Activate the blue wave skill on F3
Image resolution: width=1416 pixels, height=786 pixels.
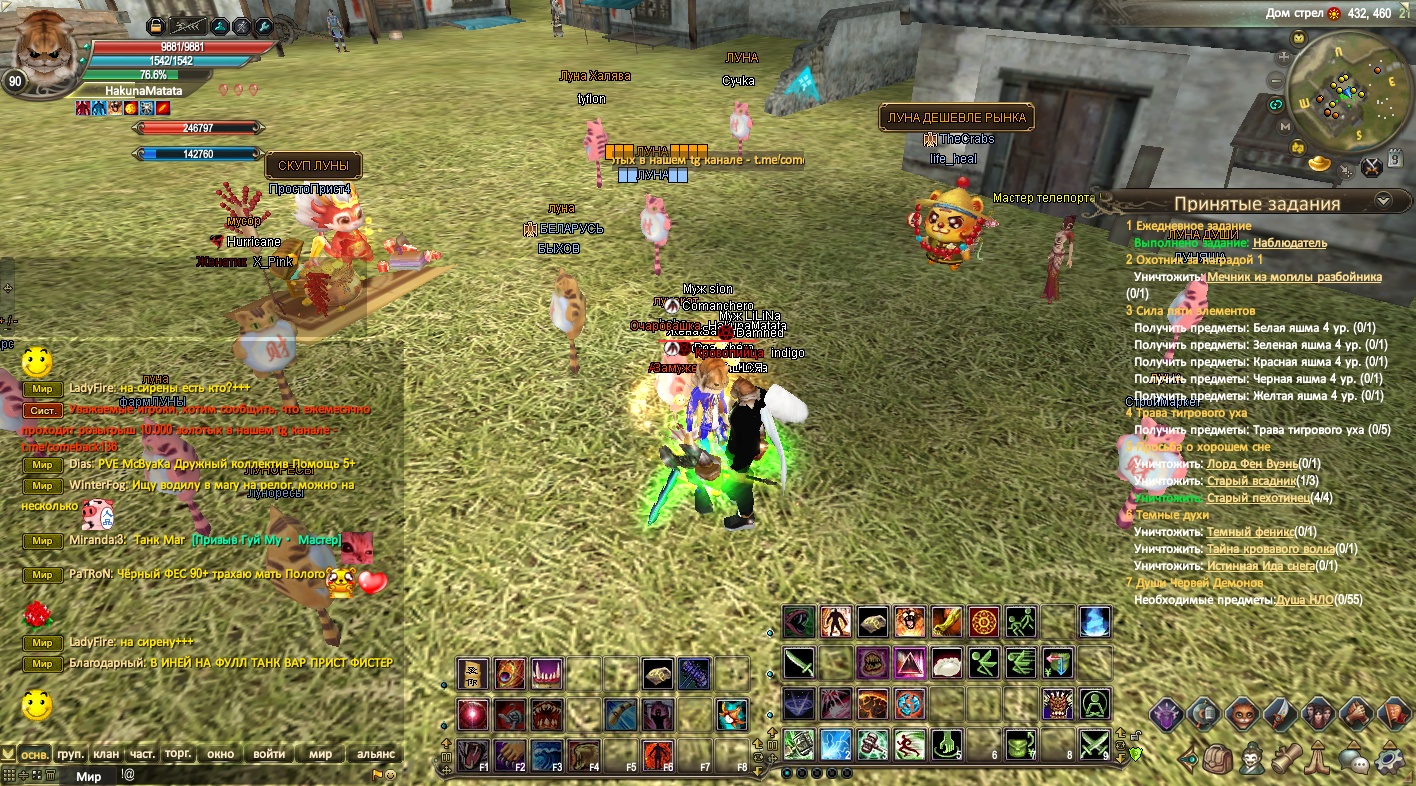(546, 754)
